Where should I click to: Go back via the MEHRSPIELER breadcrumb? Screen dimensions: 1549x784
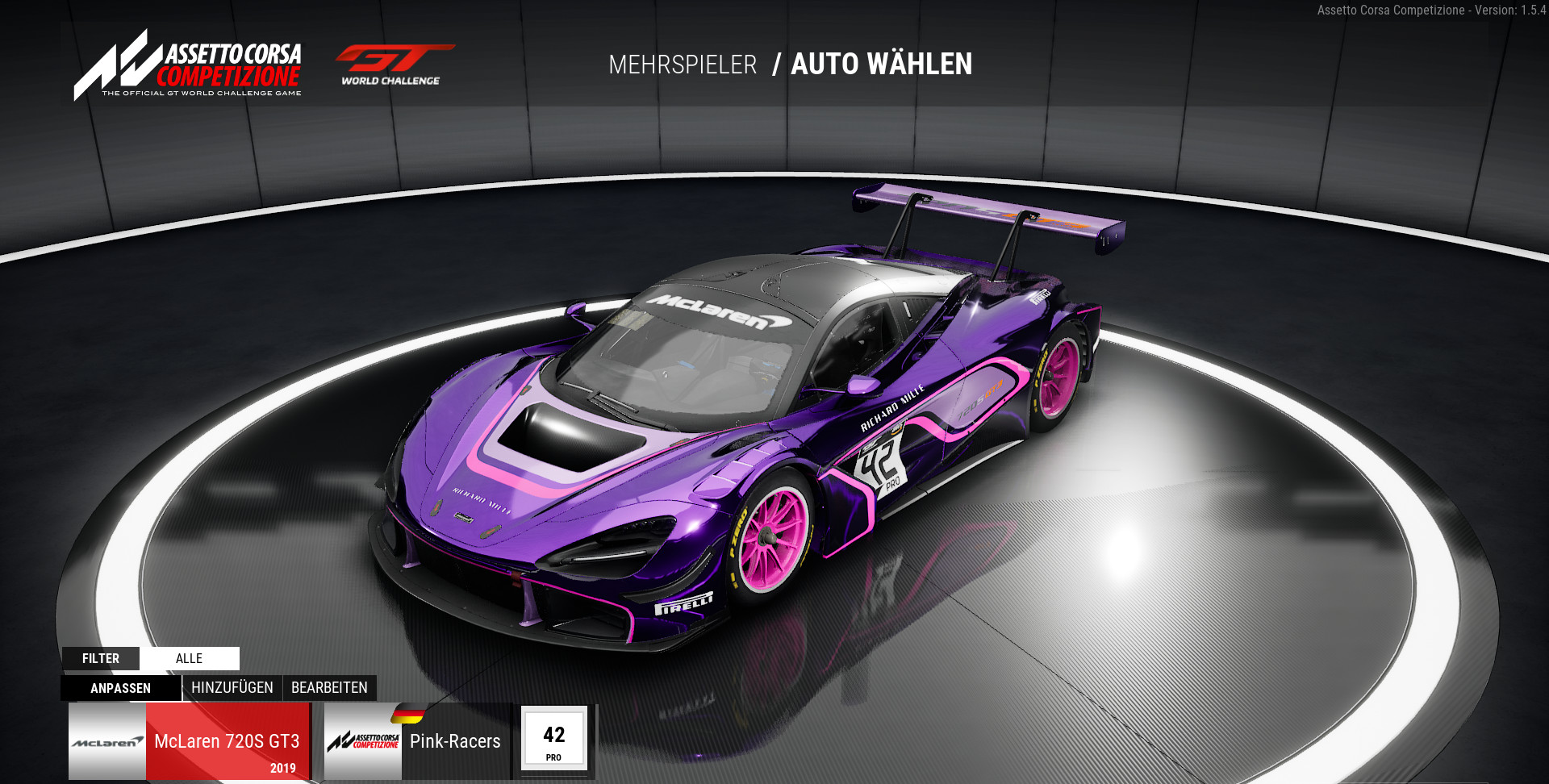[683, 65]
